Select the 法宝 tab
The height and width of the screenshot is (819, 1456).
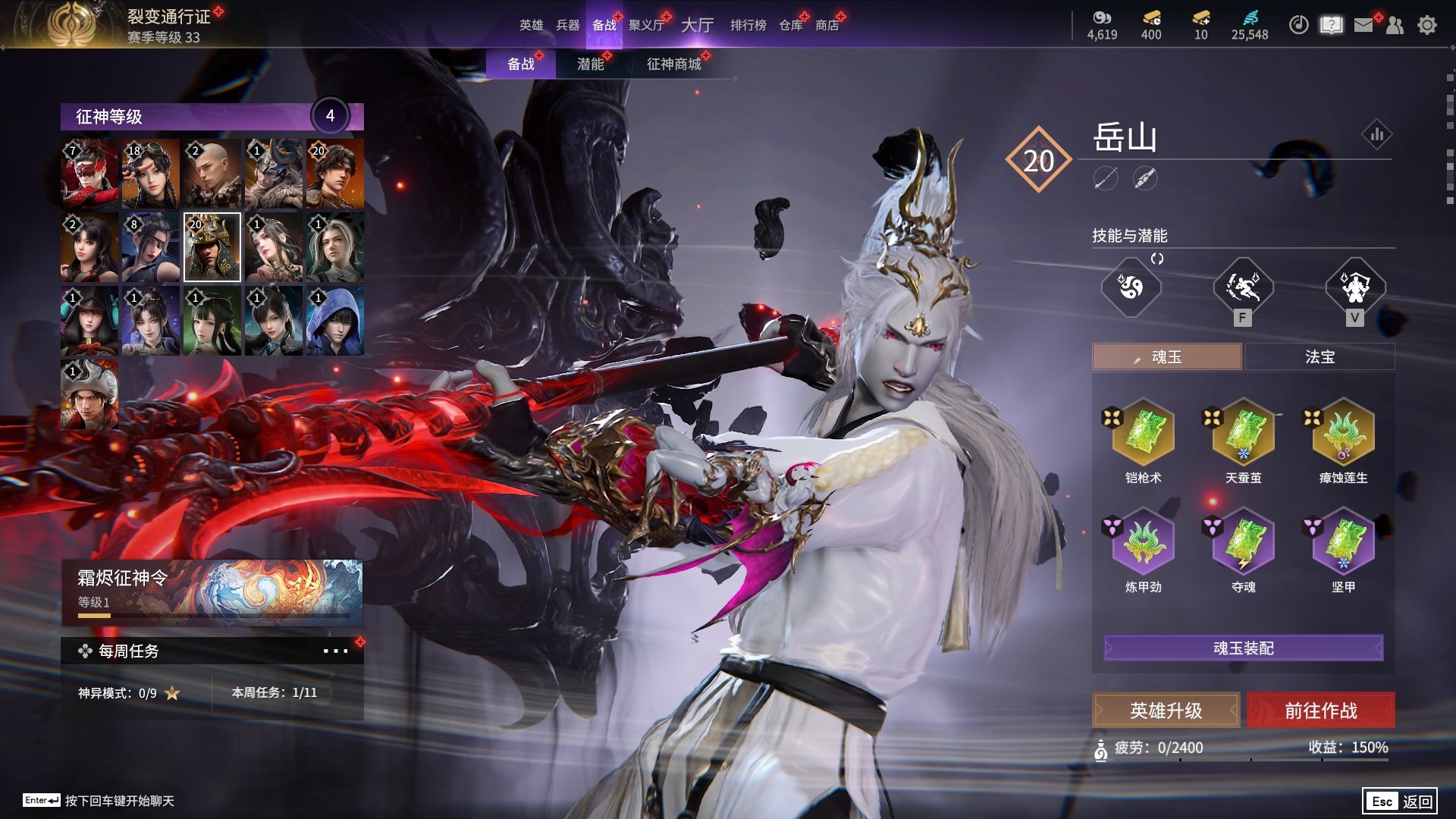coord(1319,356)
